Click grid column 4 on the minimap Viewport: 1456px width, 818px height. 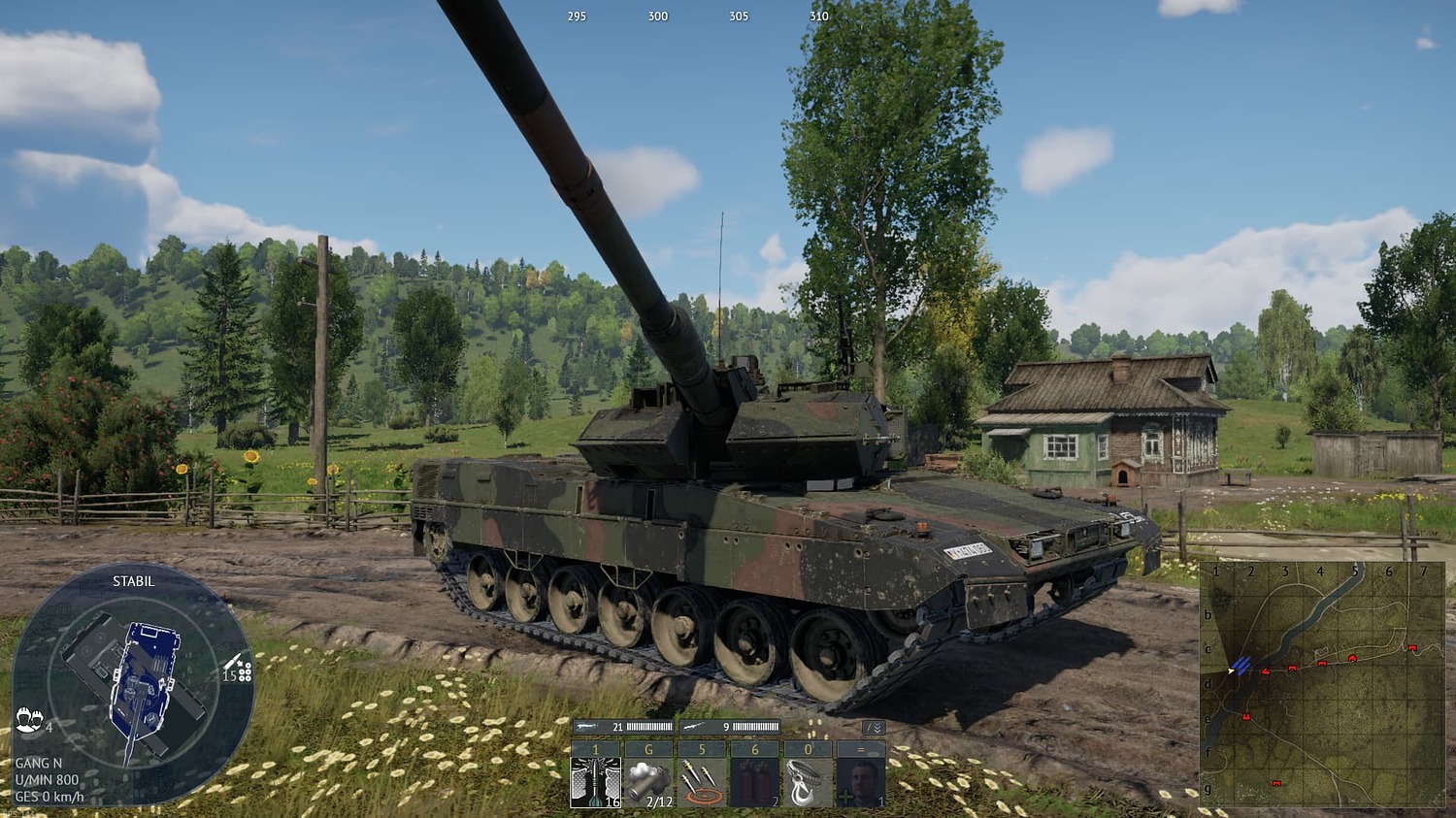(x=1322, y=573)
